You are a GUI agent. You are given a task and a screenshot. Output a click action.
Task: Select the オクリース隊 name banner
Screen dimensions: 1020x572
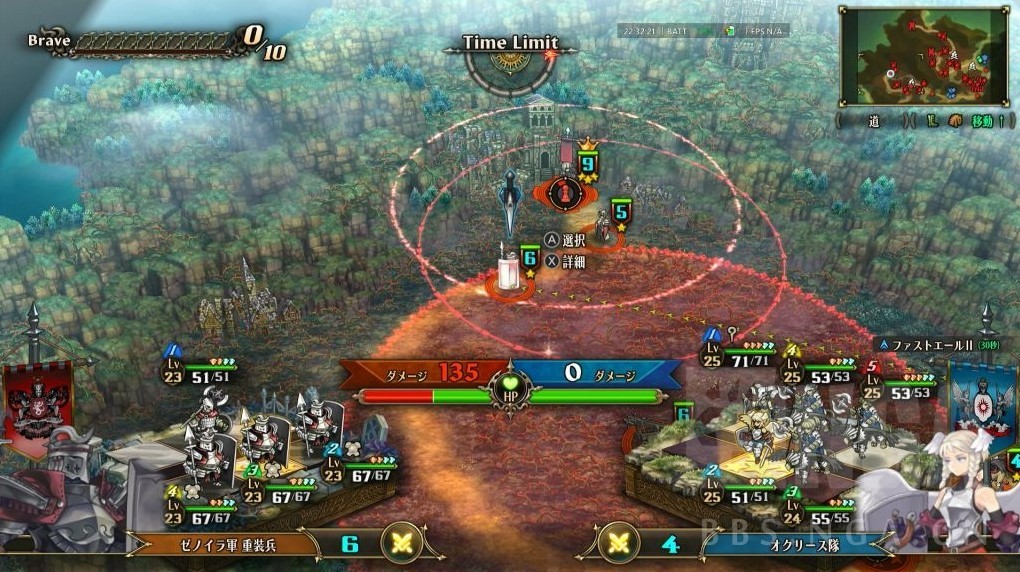782,544
